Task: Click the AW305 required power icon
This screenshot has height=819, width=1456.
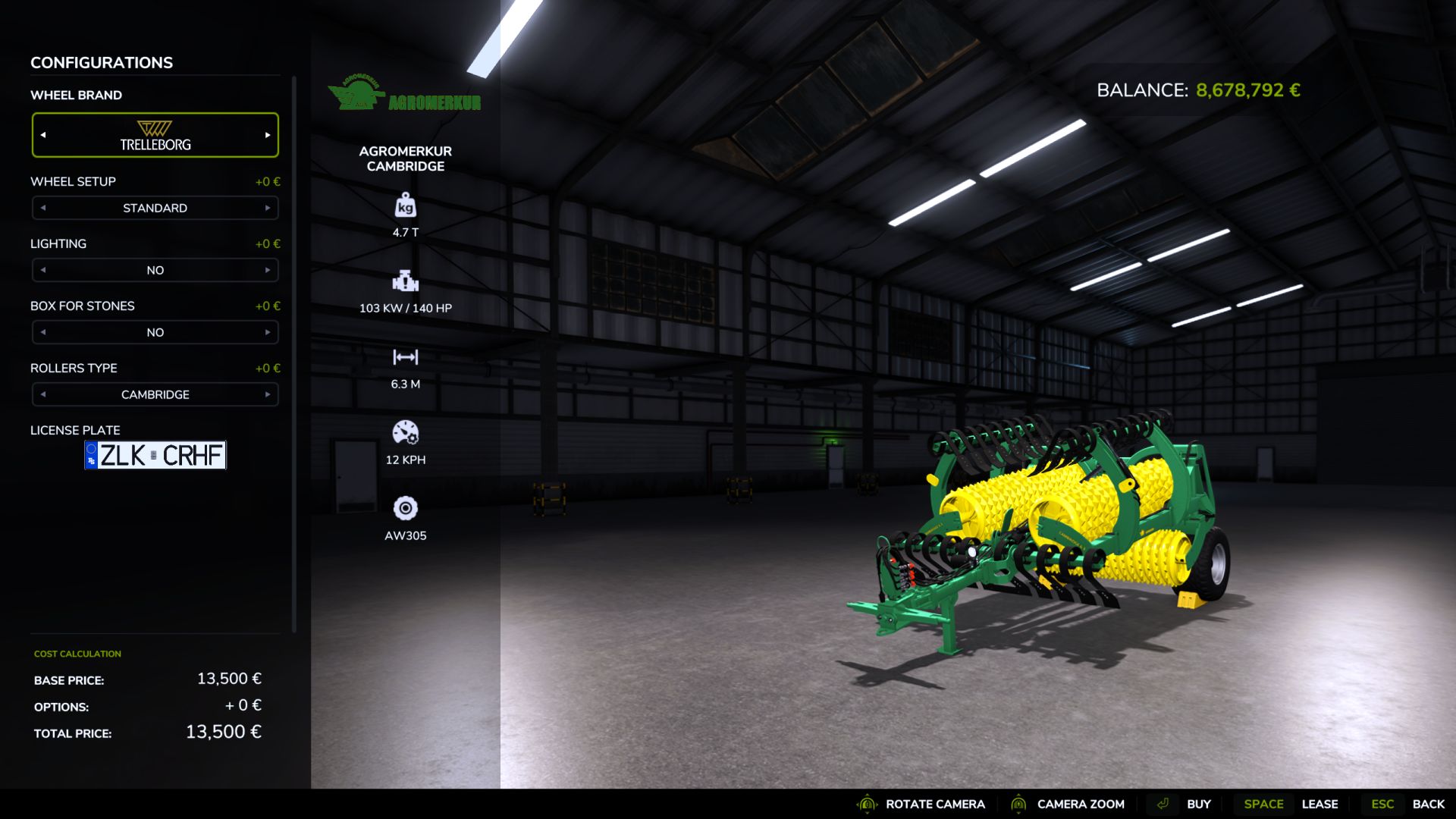Action: pos(406,509)
